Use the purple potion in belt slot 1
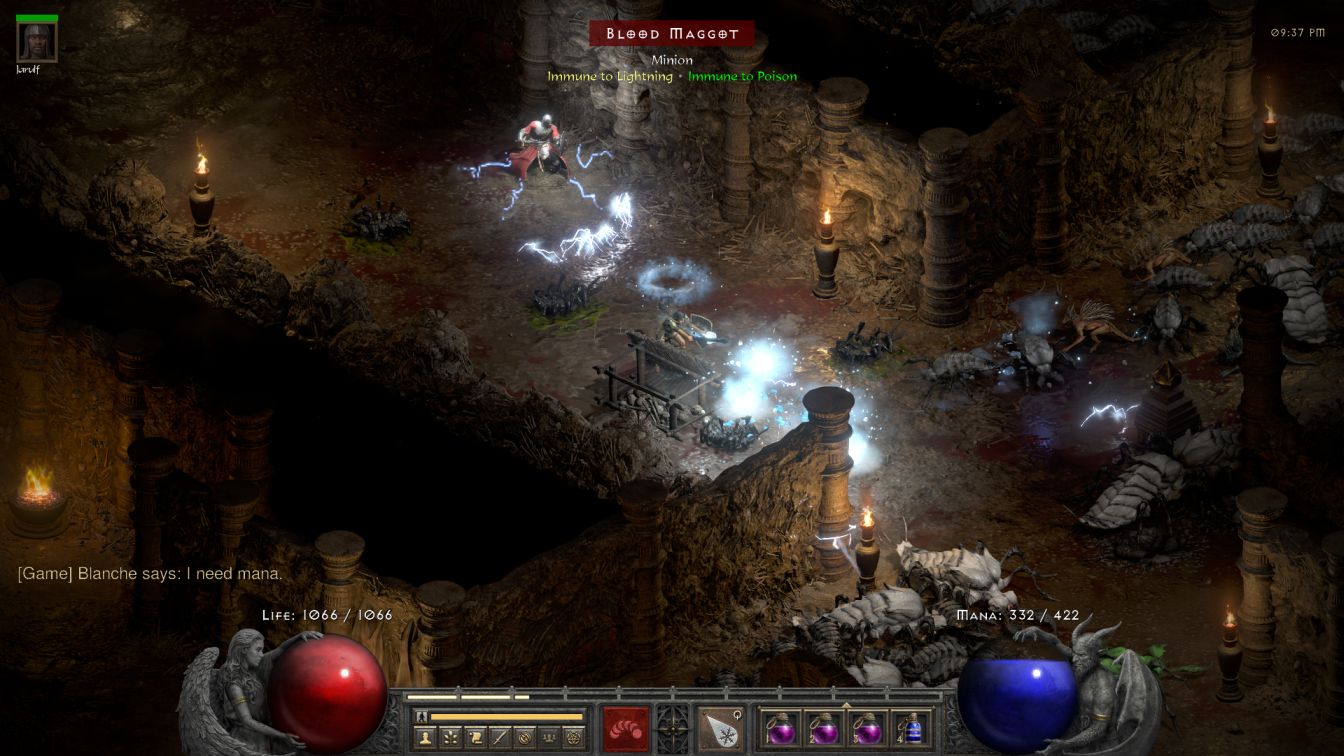 (781, 728)
